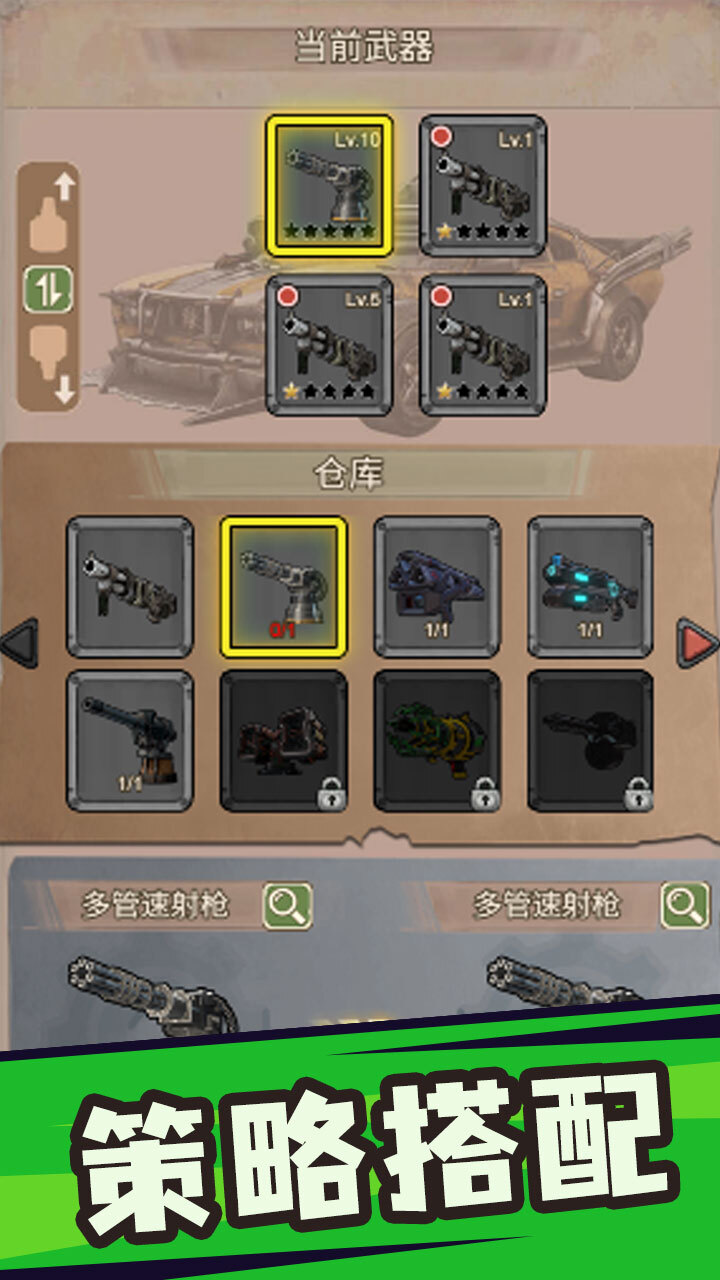Pick the cyan-glowing weapon in warehouse

(x=590, y=587)
